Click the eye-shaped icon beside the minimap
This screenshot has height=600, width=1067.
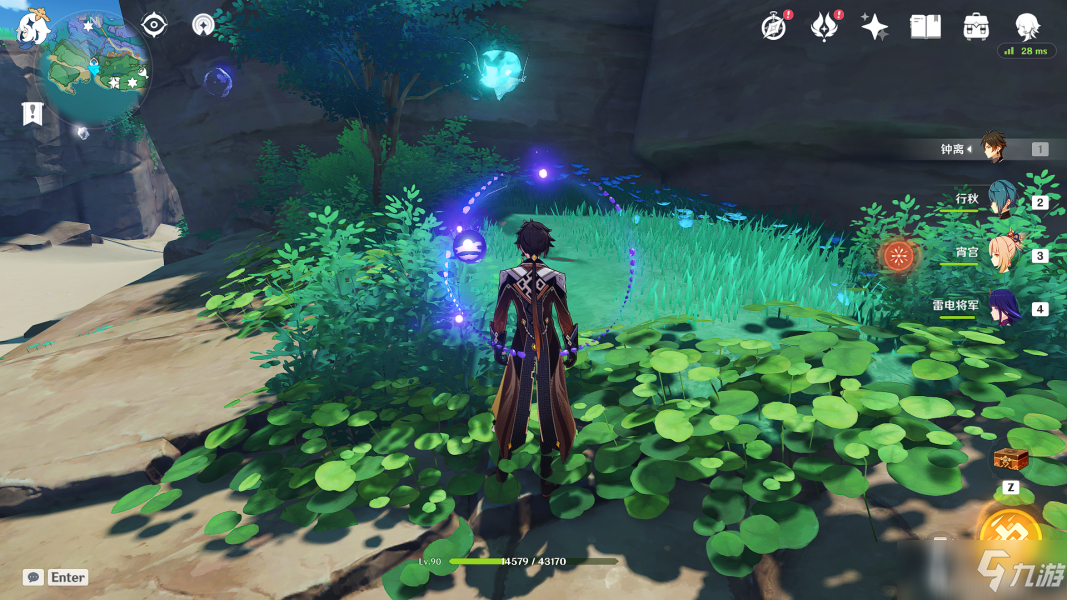pos(153,24)
